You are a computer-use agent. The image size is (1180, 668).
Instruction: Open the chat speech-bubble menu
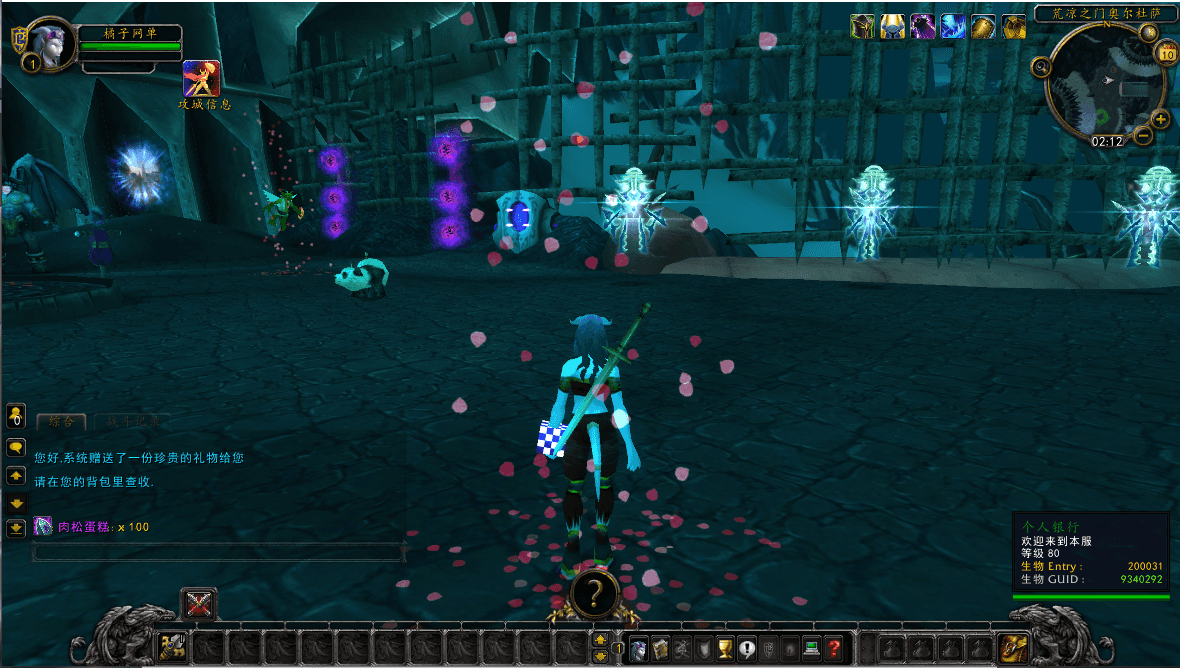pyautogui.click(x=16, y=447)
